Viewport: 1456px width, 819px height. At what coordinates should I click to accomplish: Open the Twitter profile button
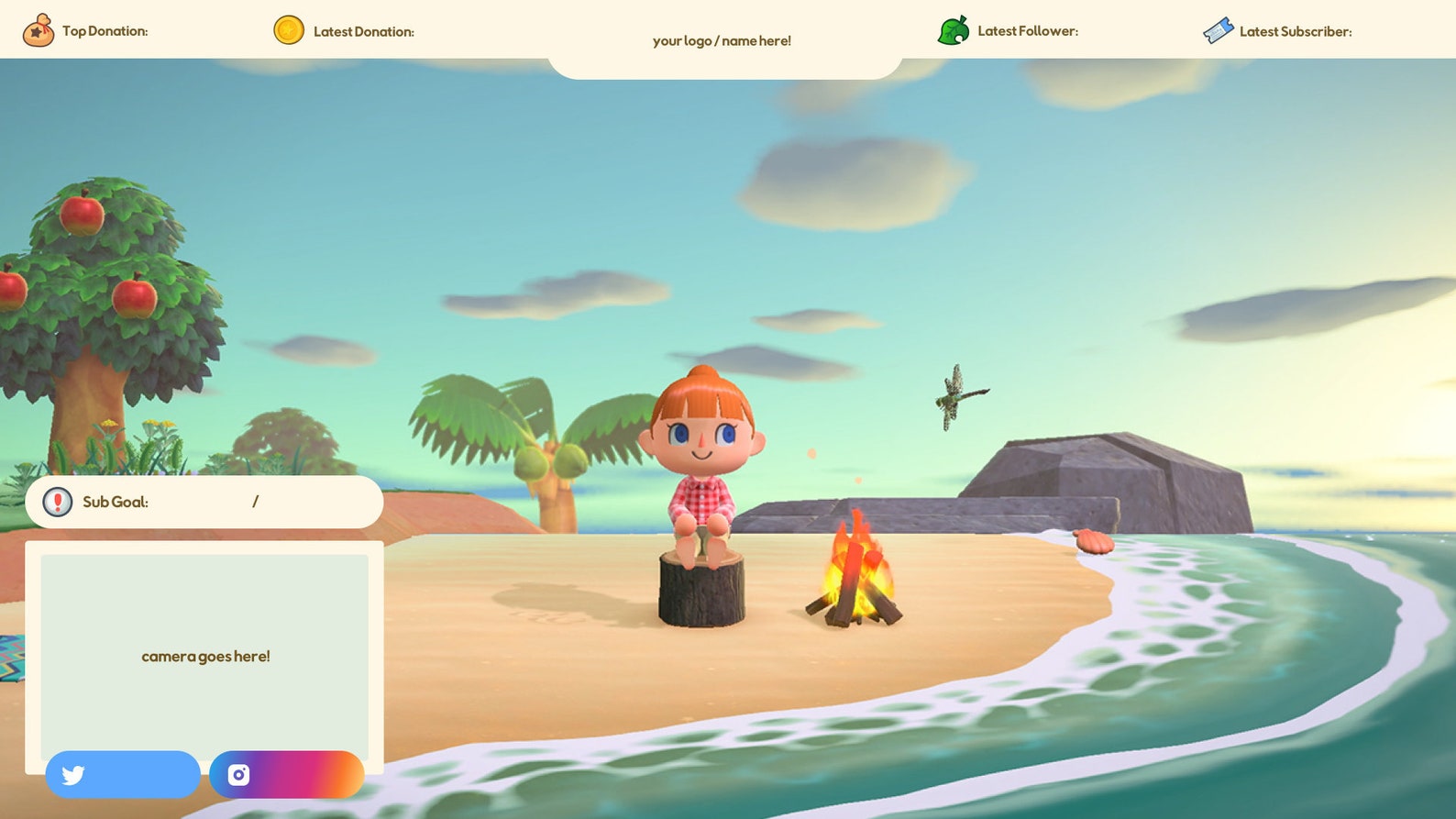pos(123,775)
